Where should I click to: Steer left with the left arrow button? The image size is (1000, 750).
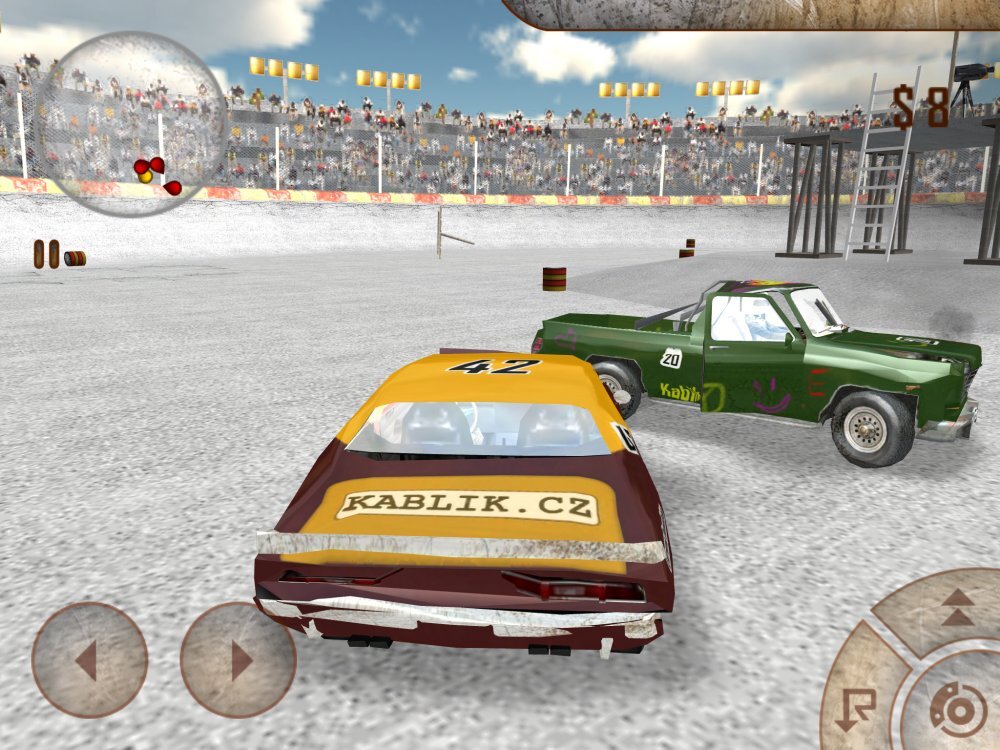(89, 660)
